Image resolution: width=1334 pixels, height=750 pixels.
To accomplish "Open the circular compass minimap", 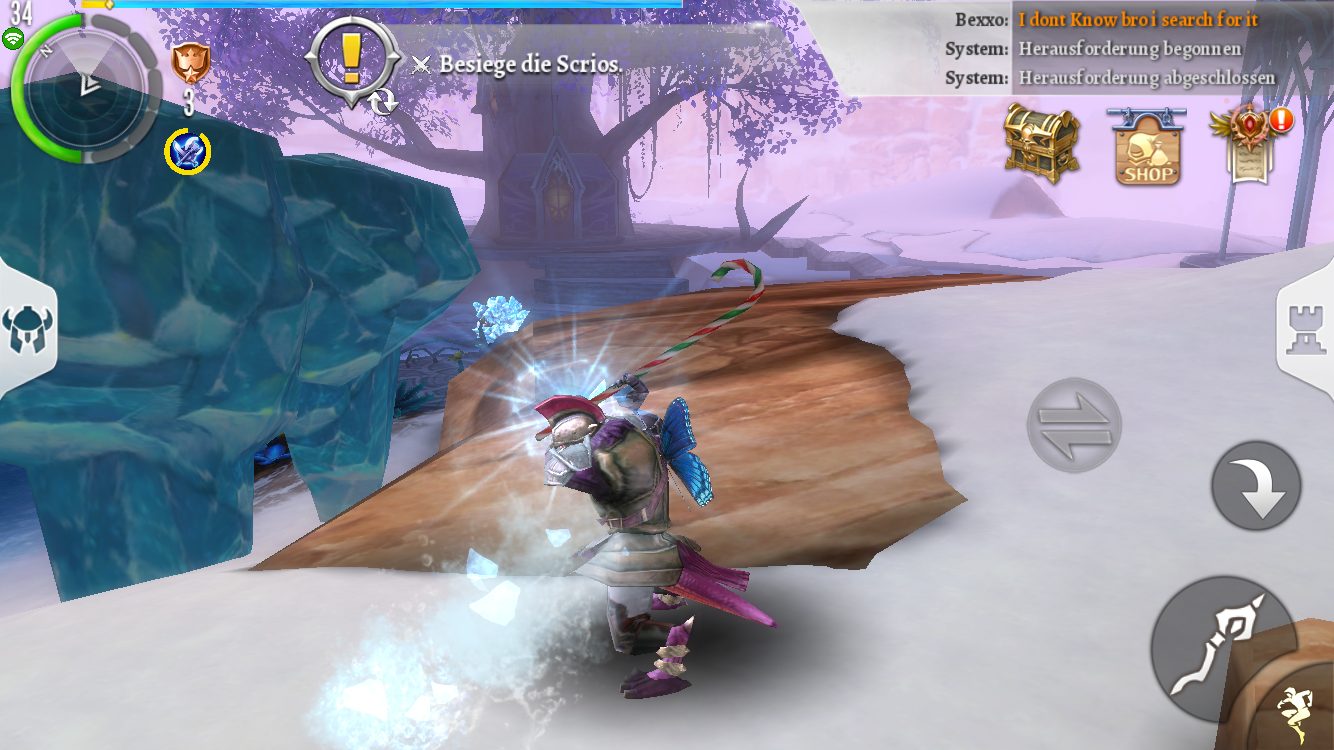I will click(x=87, y=87).
